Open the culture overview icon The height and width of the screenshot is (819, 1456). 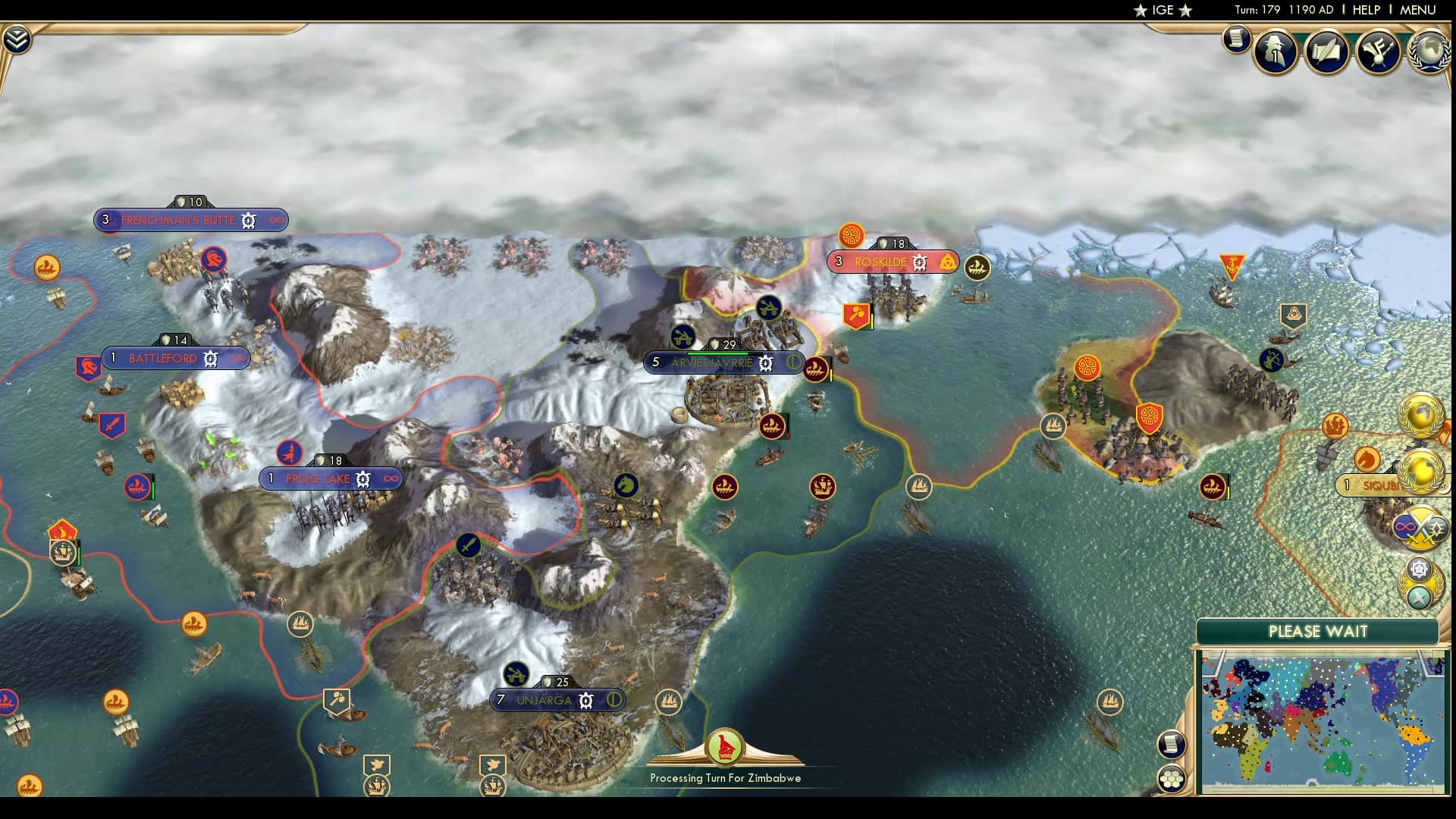point(1379,51)
